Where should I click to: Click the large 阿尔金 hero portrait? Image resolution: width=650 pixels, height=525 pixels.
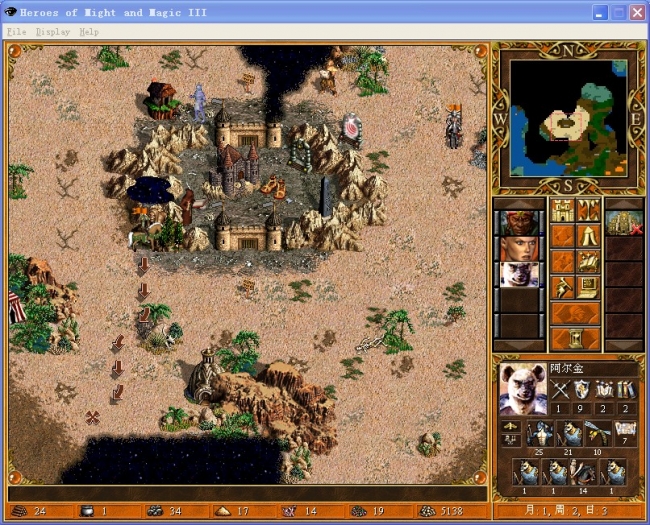click(x=523, y=390)
